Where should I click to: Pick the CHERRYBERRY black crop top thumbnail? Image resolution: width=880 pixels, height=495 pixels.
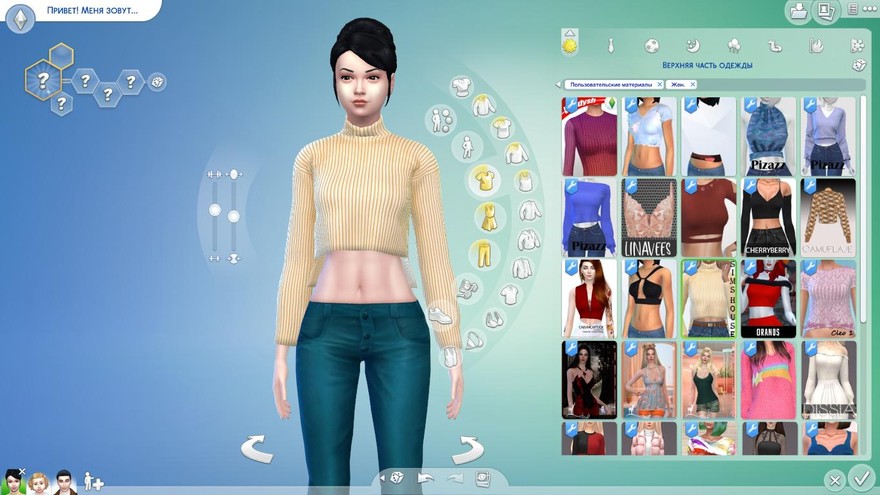pos(768,216)
